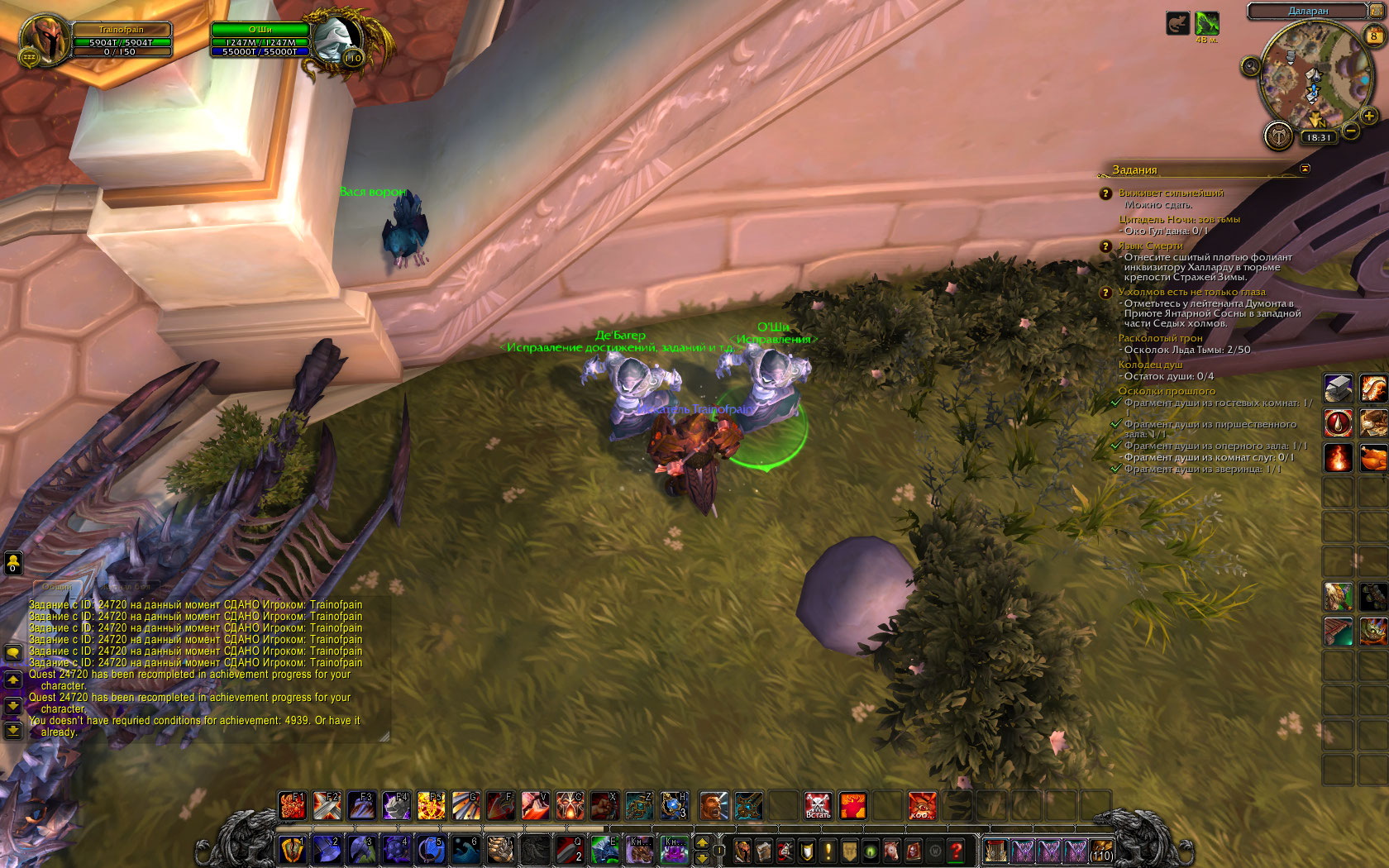Open the calendar button showing 8
Image resolution: width=1389 pixels, height=868 pixels.
pyautogui.click(x=1373, y=36)
